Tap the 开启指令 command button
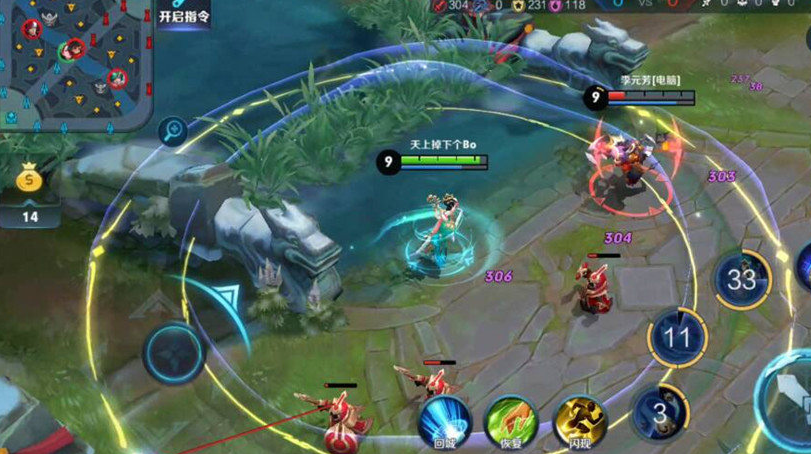 184,15
